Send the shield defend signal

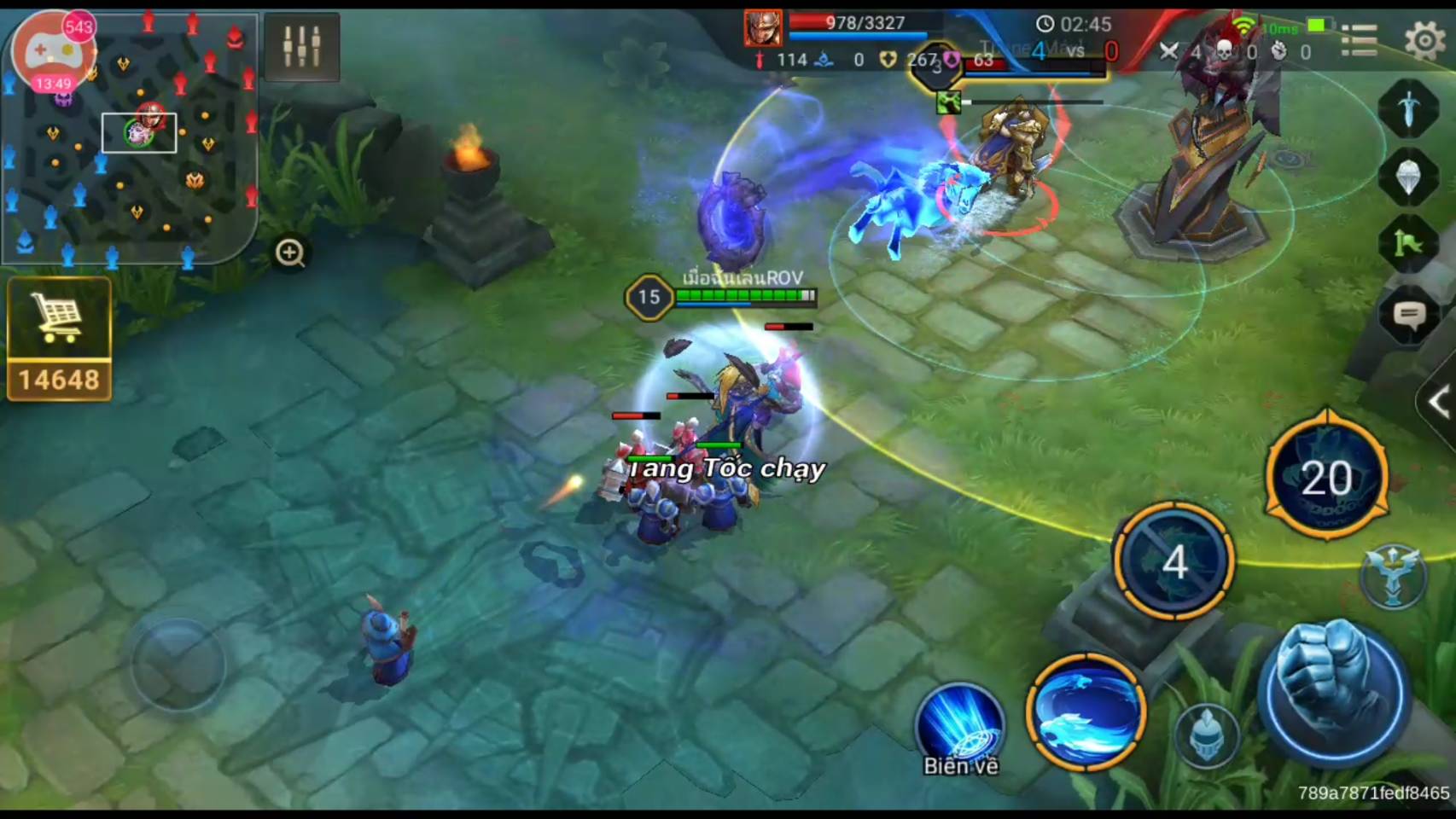click(x=1408, y=177)
